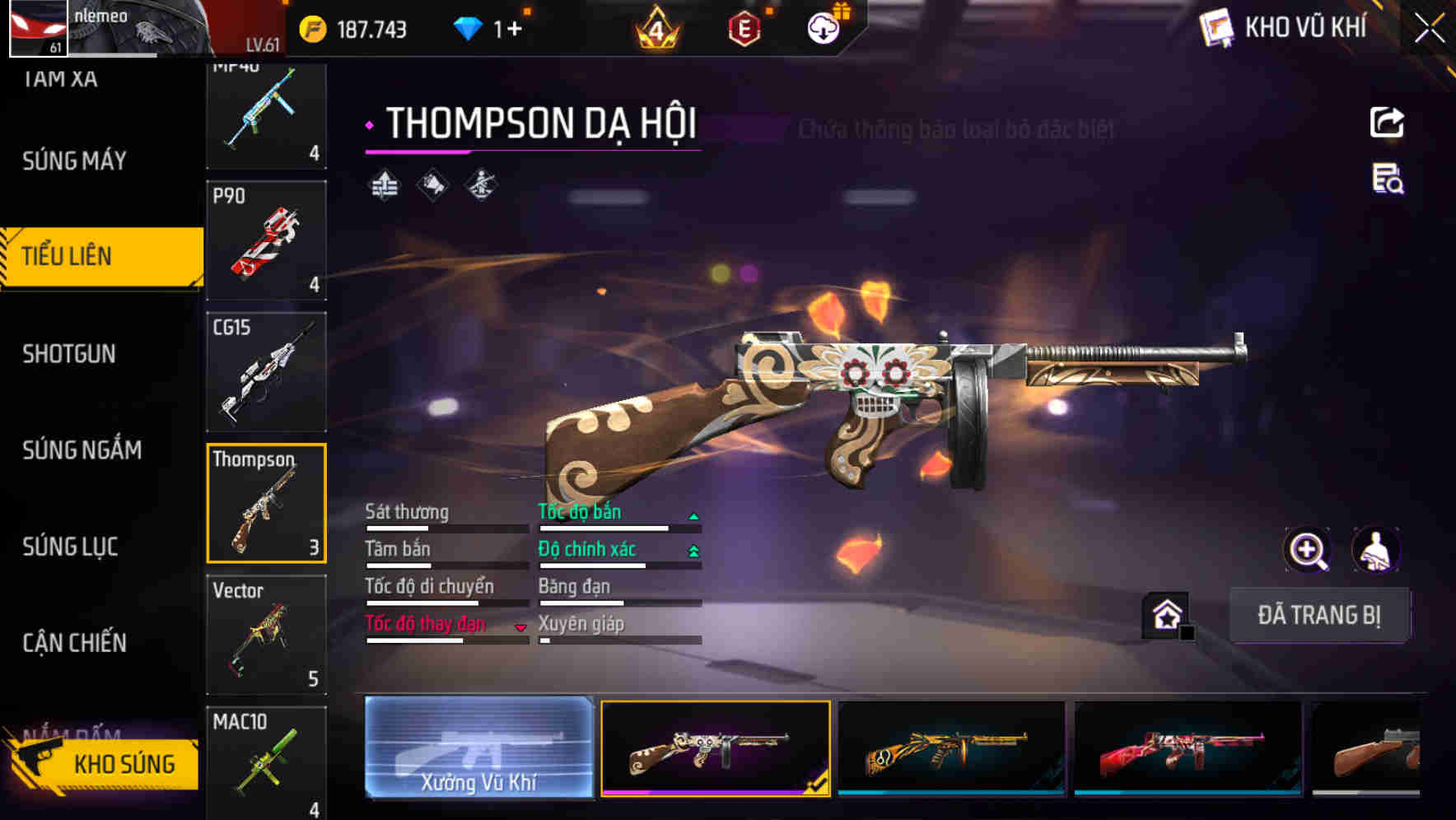The width and height of the screenshot is (1456, 820).
Task: Select the orange tiger Thompson skin
Action: point(951,748)
